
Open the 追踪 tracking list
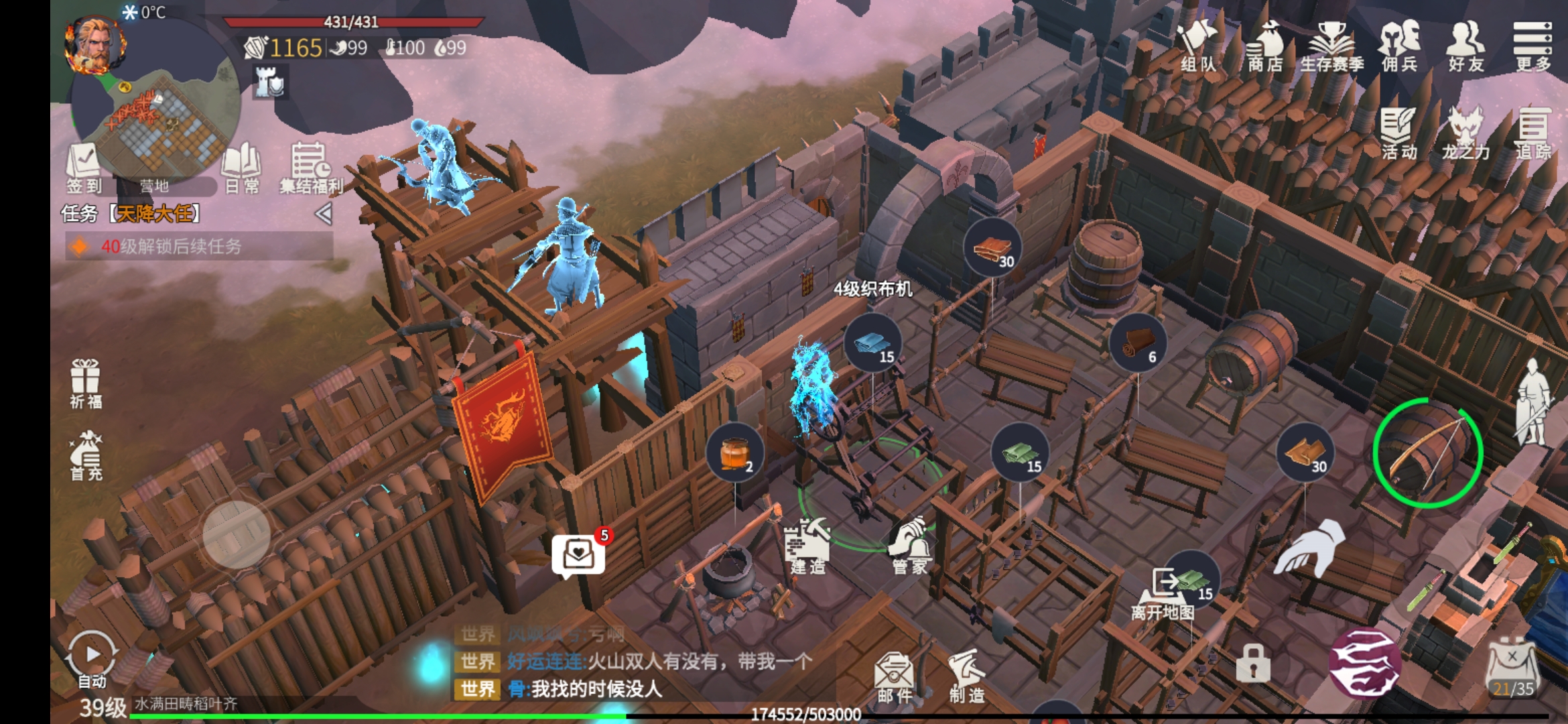(x=1533, y=133)
